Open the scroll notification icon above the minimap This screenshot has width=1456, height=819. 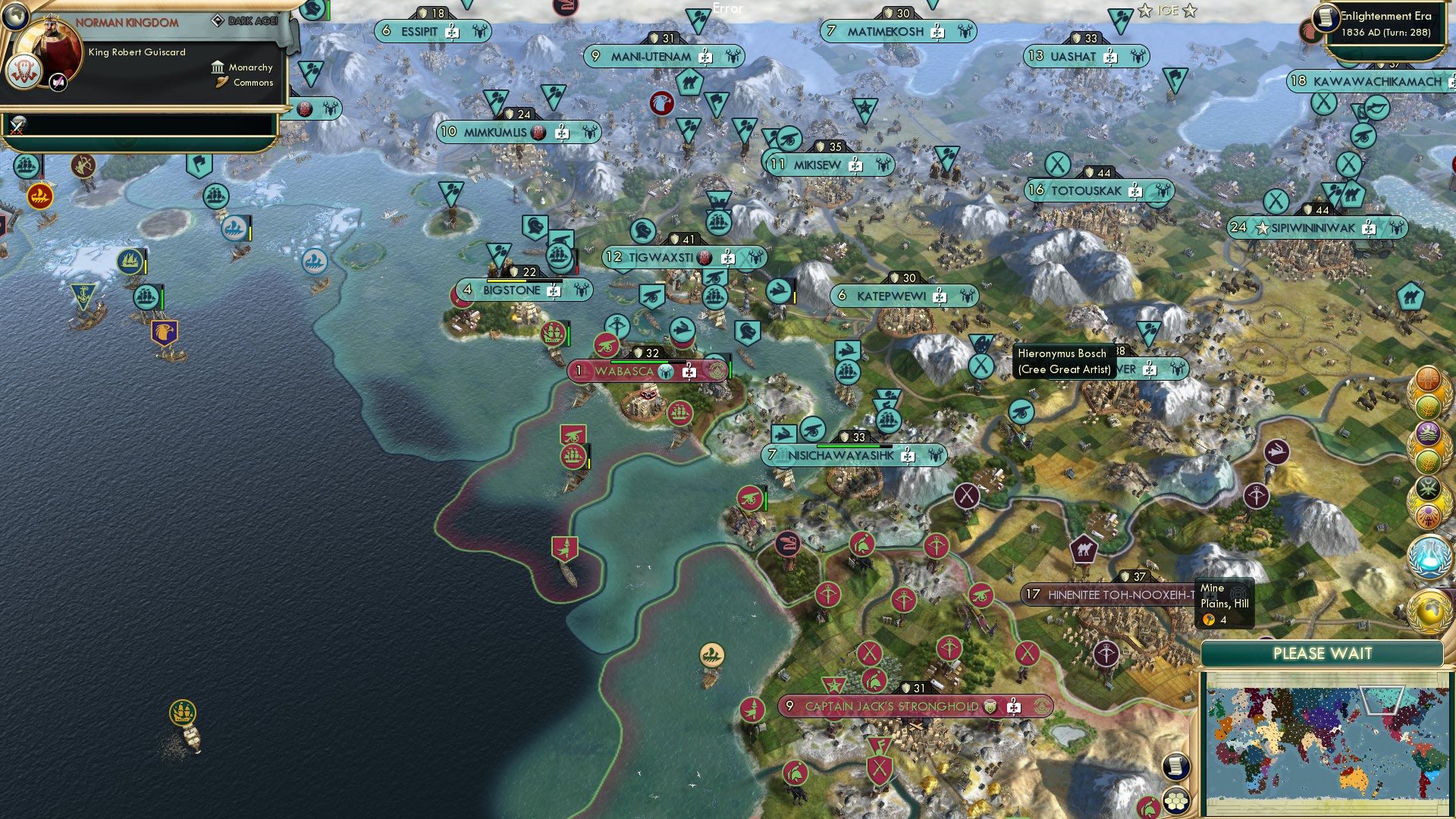1177,767
